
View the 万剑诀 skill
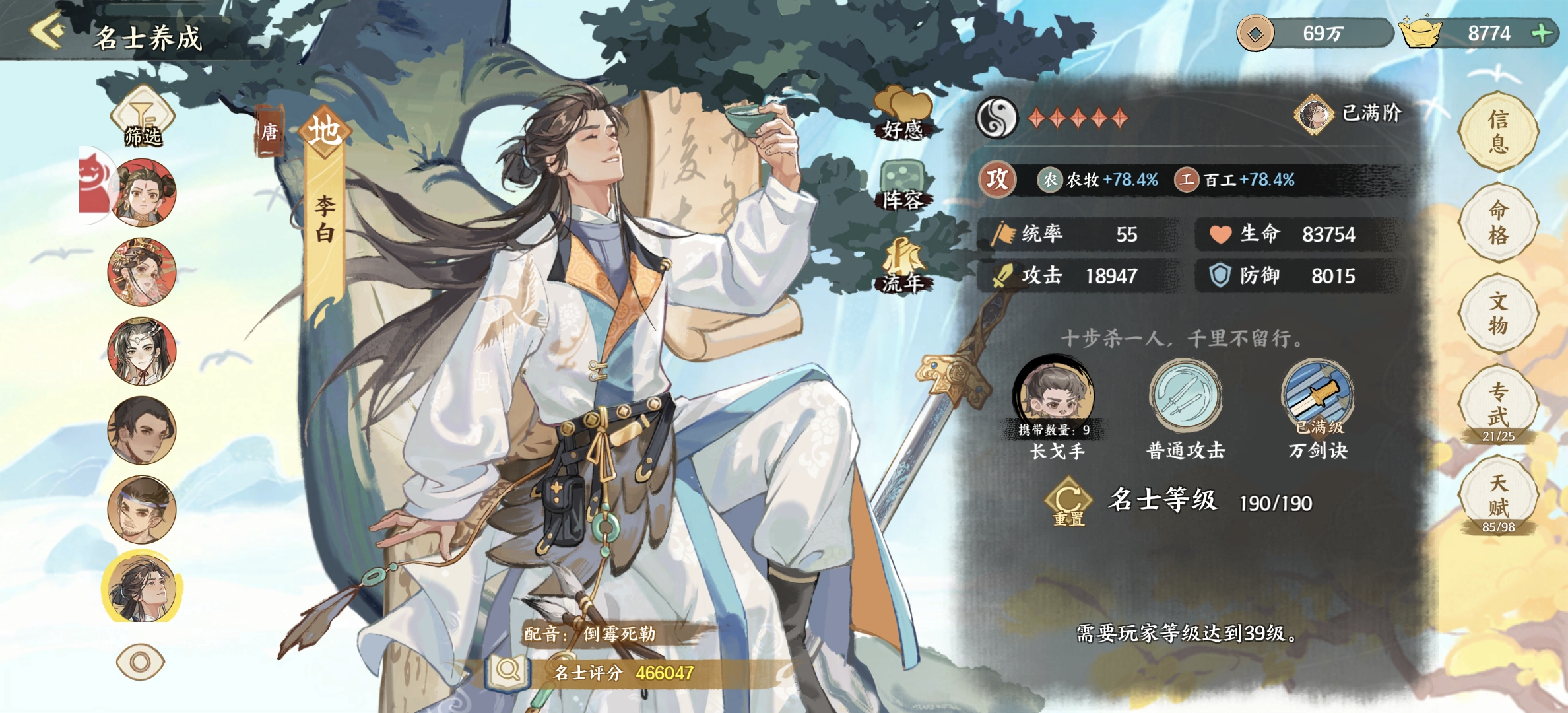1317,396
